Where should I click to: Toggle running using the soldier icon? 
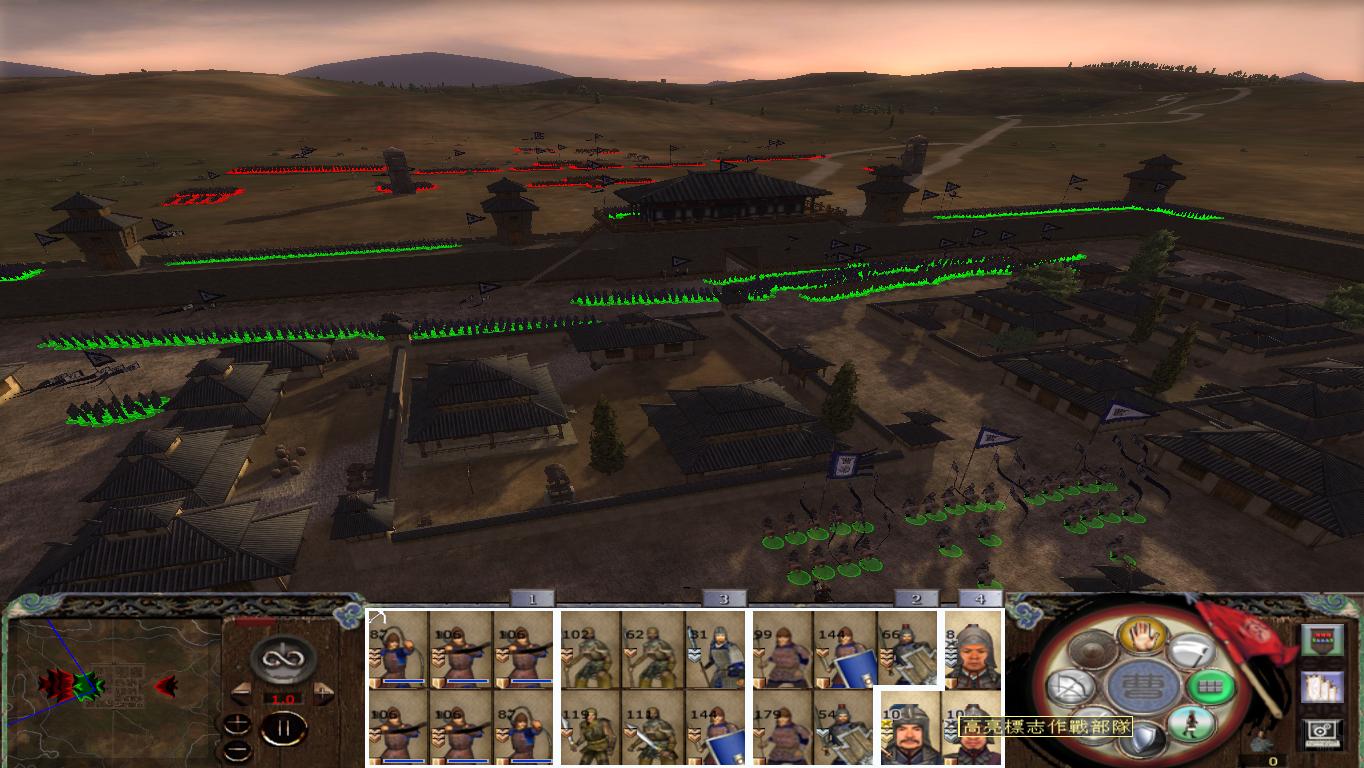point(1192,725)
